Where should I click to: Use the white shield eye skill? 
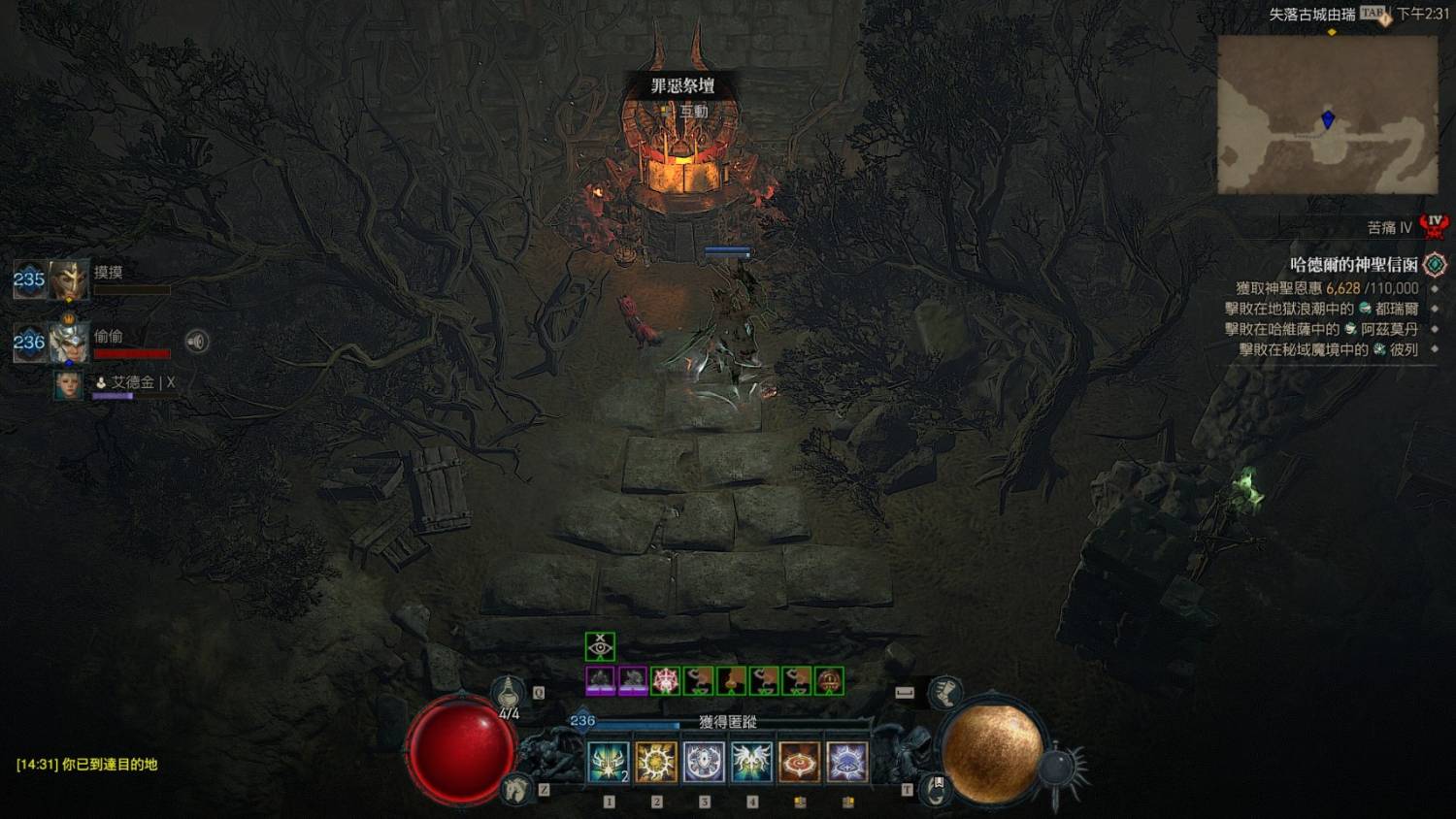[704, 763]
